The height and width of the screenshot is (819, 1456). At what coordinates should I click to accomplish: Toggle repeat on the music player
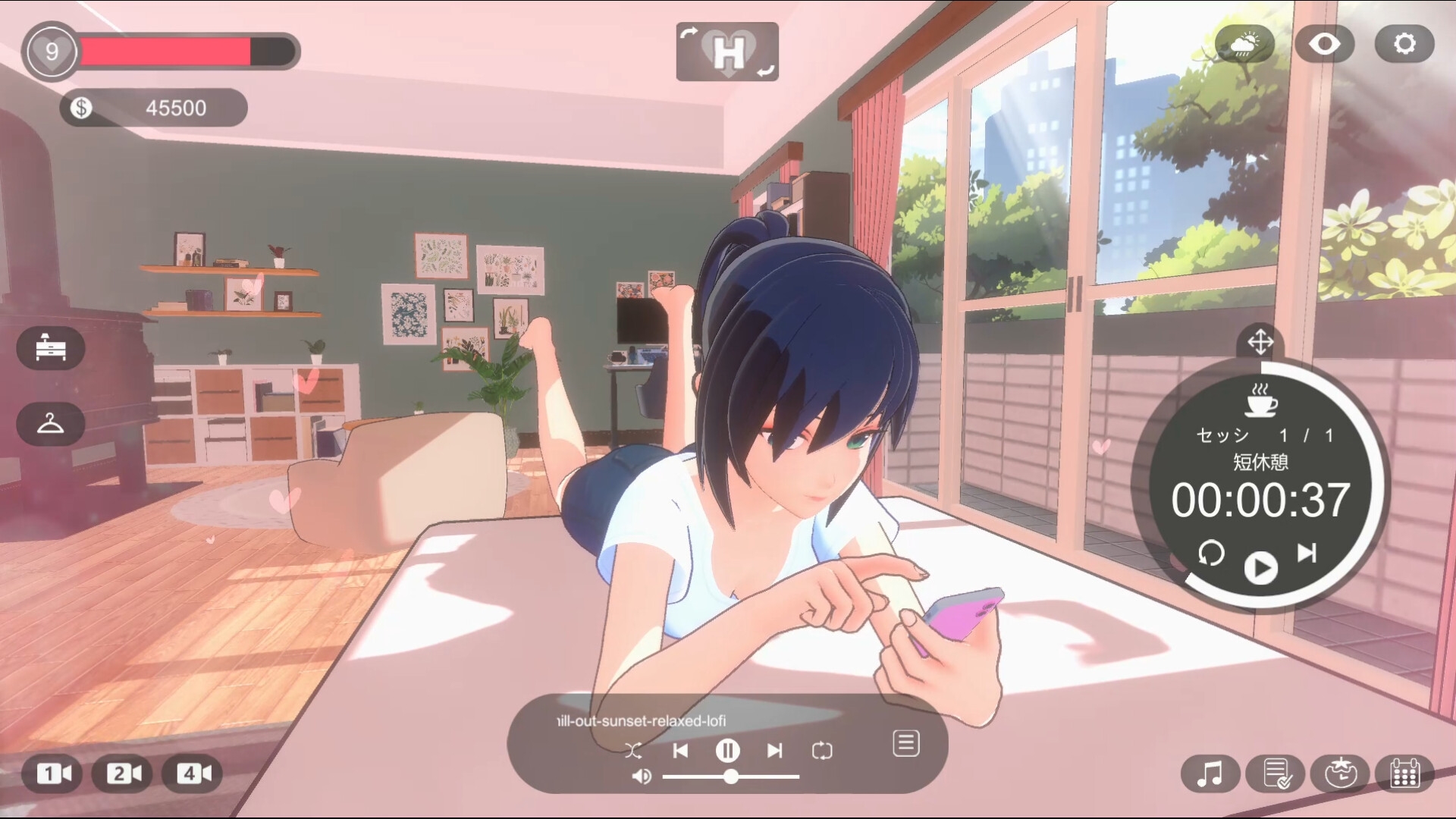[x=822, y=751]
